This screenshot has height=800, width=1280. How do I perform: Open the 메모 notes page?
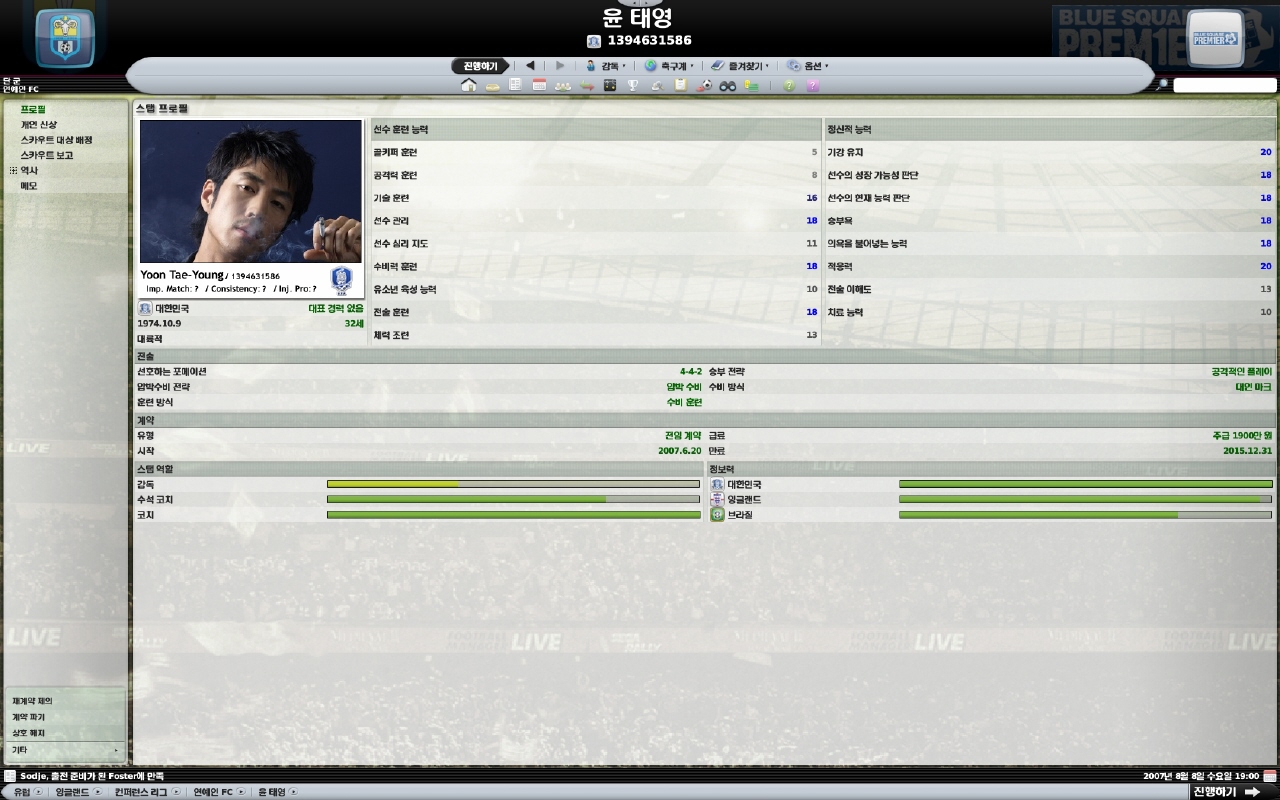click(x=29, y=186)
